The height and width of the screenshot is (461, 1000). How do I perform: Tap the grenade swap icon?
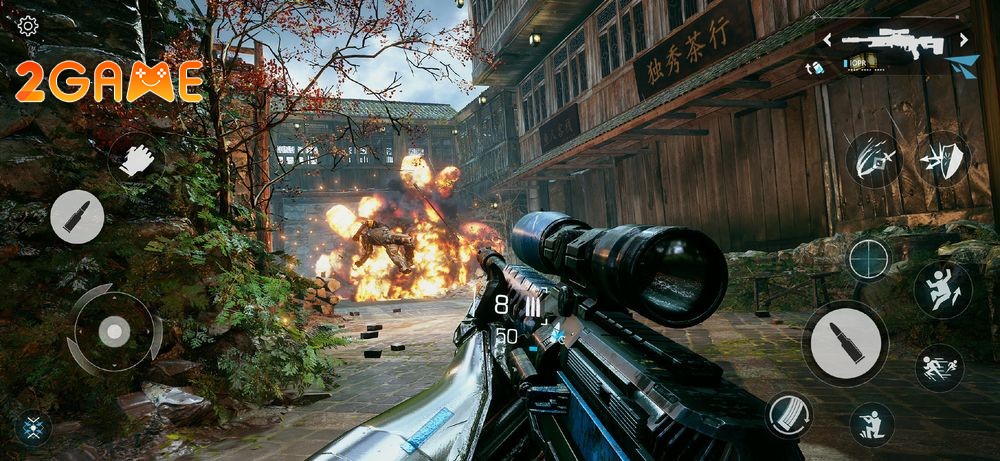(x=816, y=68)
